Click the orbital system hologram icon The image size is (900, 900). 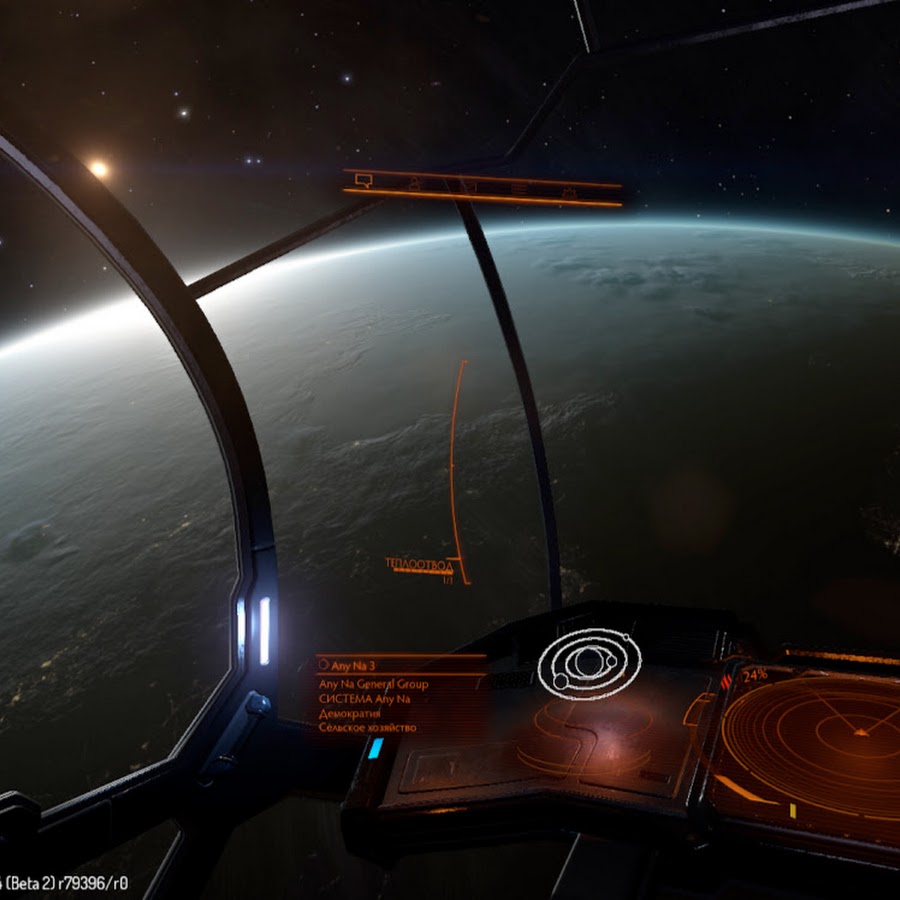589,663
